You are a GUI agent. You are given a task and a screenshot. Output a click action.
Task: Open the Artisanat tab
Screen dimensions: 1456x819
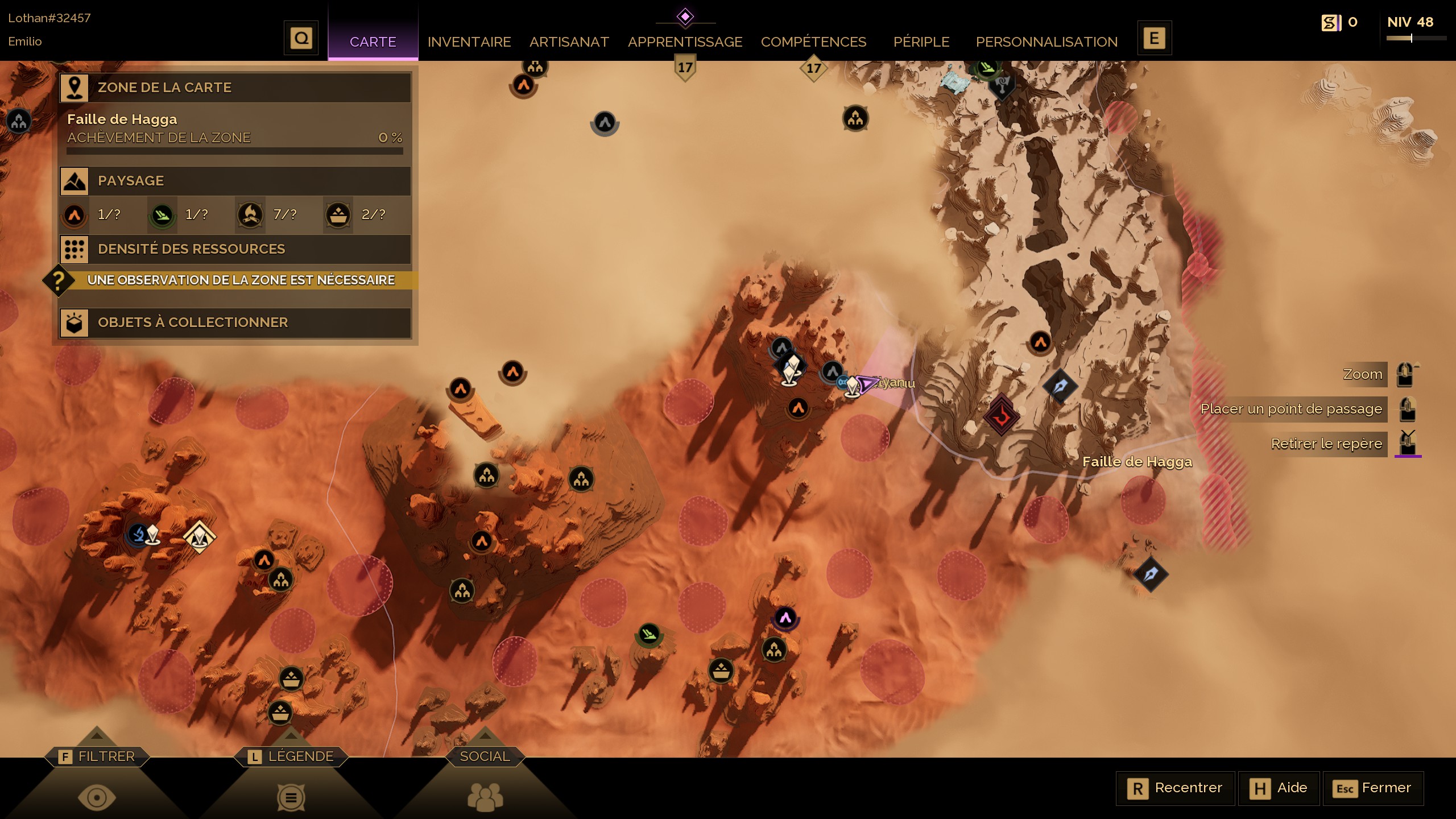coord(569,42)
